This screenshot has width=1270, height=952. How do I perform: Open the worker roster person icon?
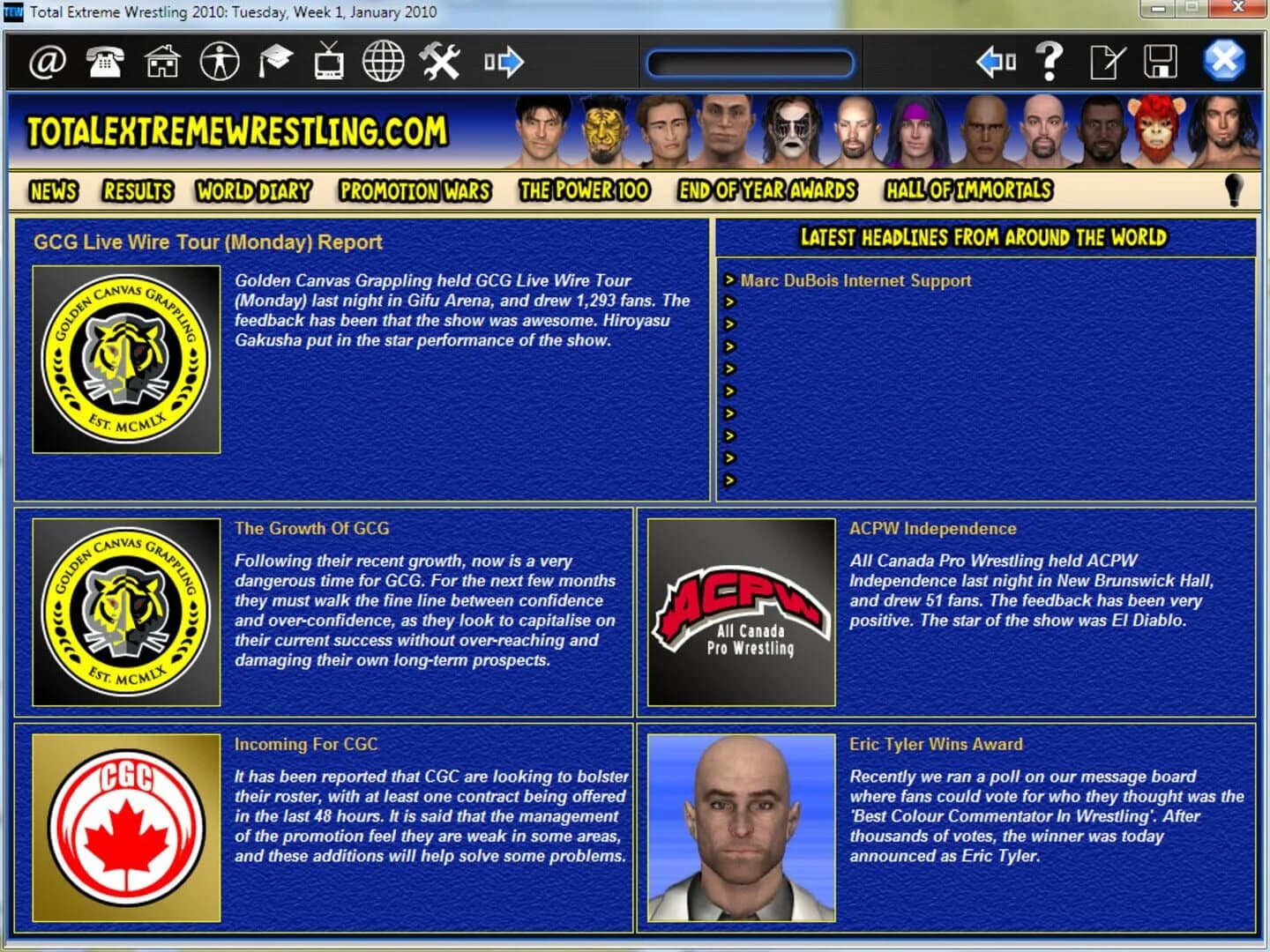[220, 62]
